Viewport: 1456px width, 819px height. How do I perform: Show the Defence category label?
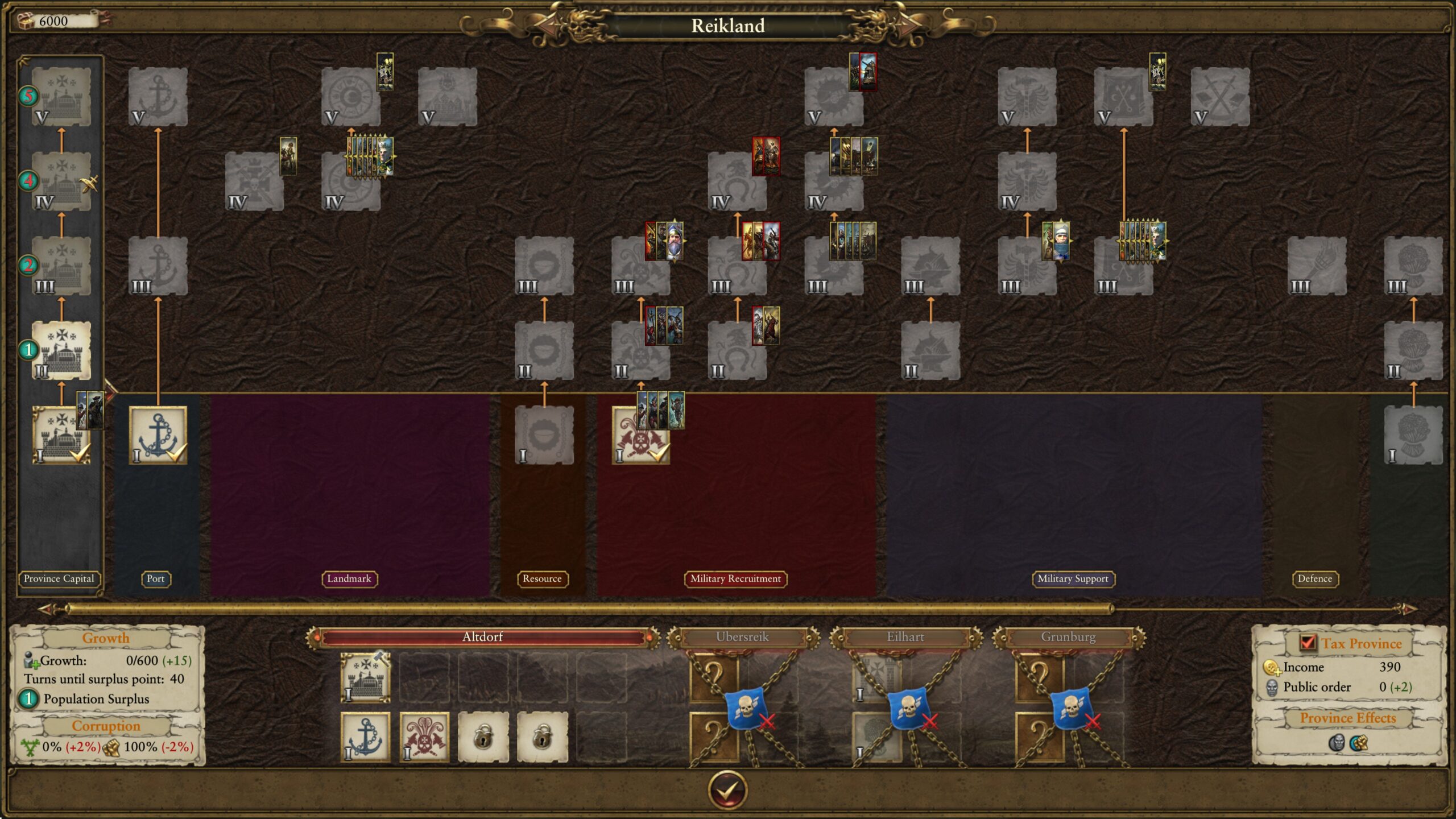[1314, 578]
